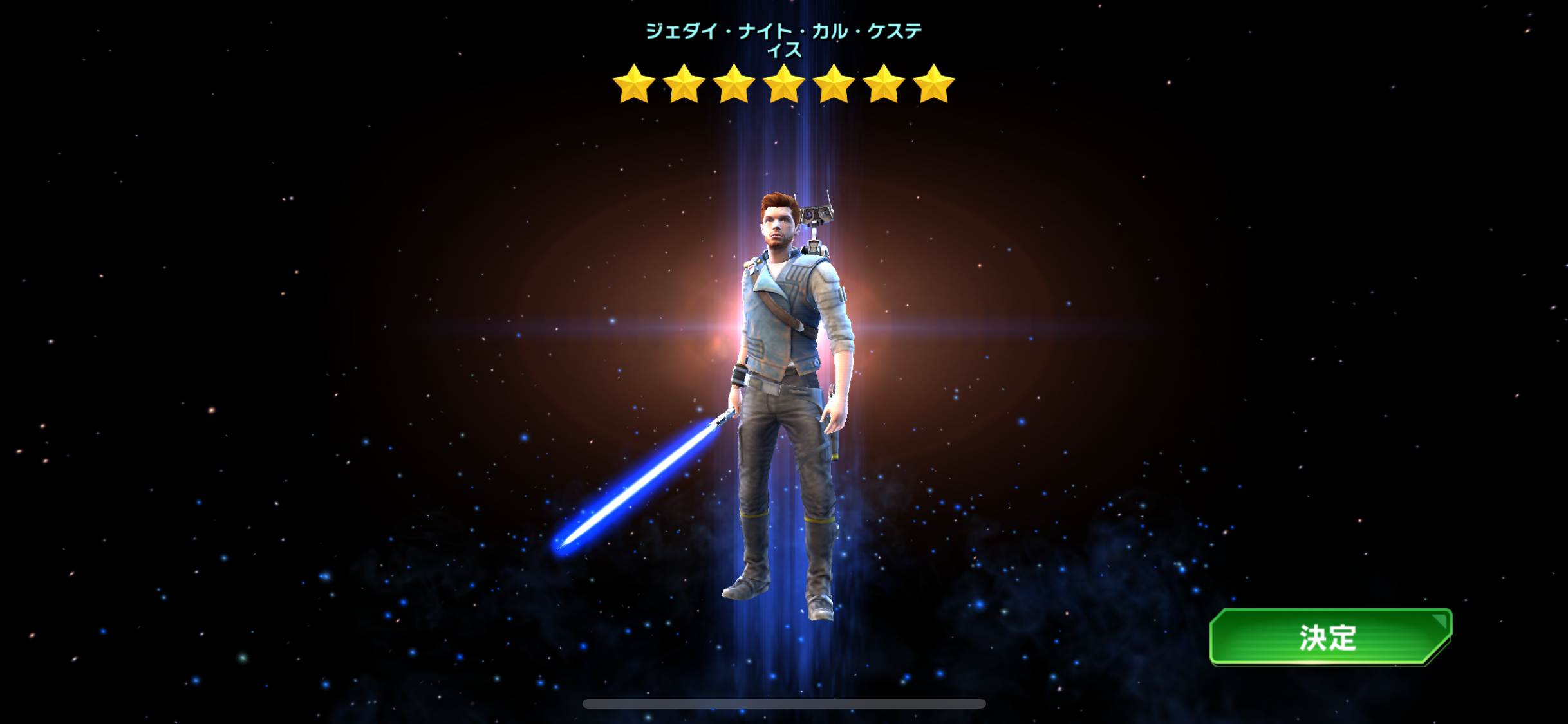Confirm with the green 決定 button
Screen dimensions: 1568x724
(1330, 636)
